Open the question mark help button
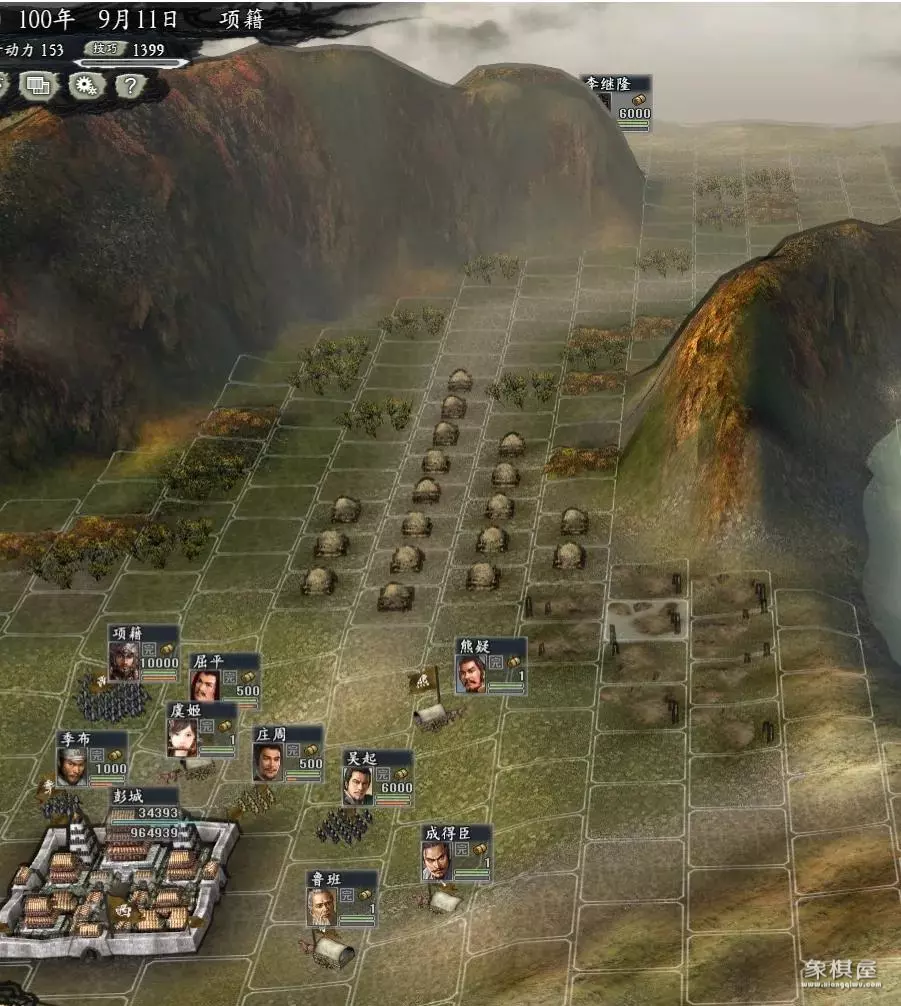 [129, 85]
